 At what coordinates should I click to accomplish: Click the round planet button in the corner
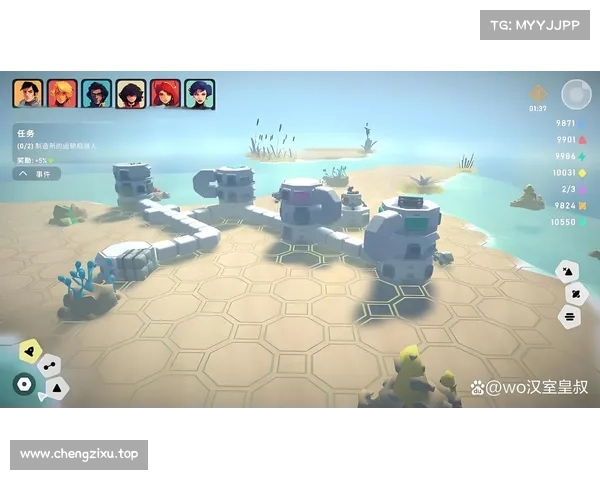pyautogui.click(x=575, y=94)
